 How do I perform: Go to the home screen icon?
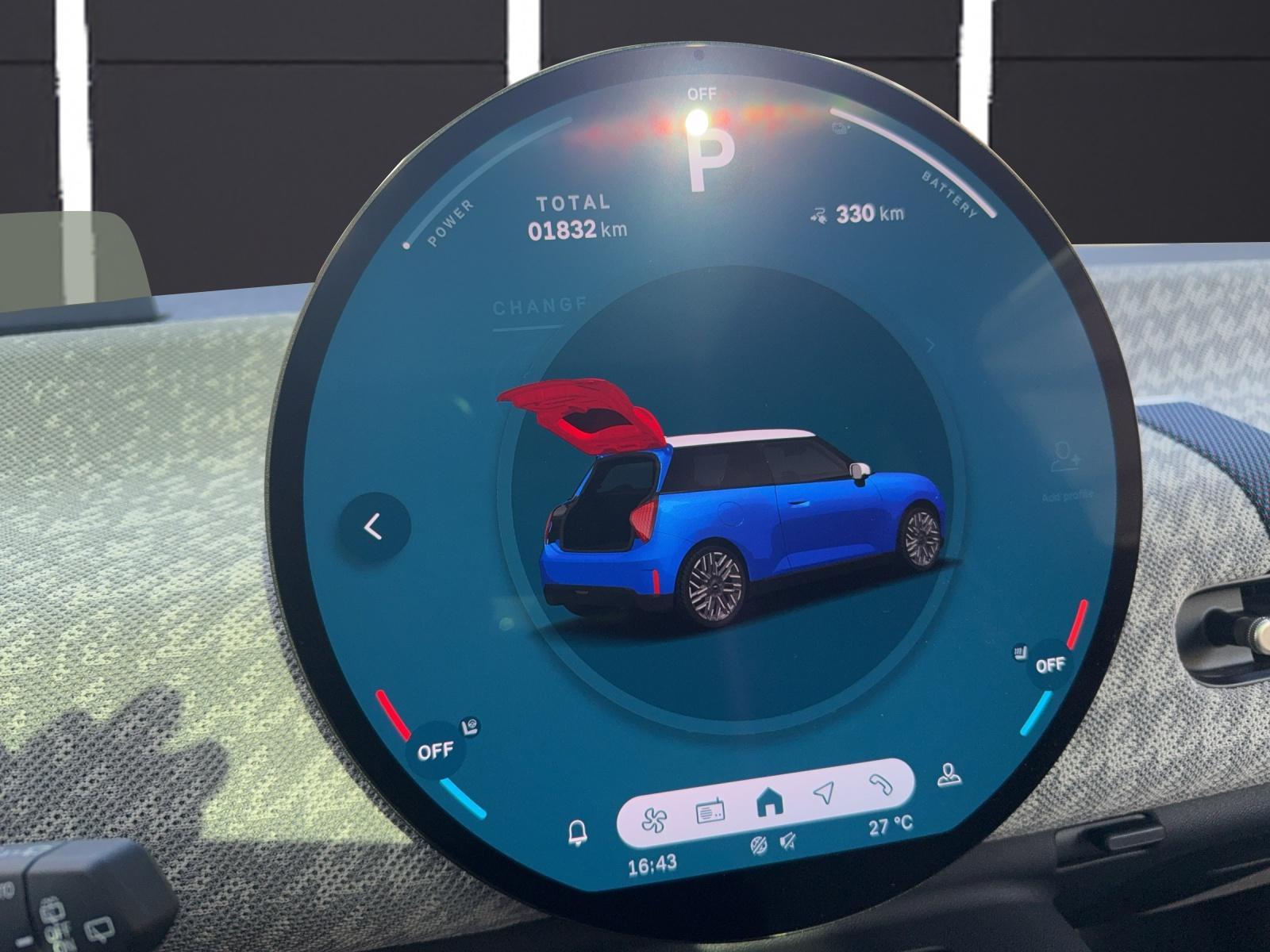click(x=766, y=804)
